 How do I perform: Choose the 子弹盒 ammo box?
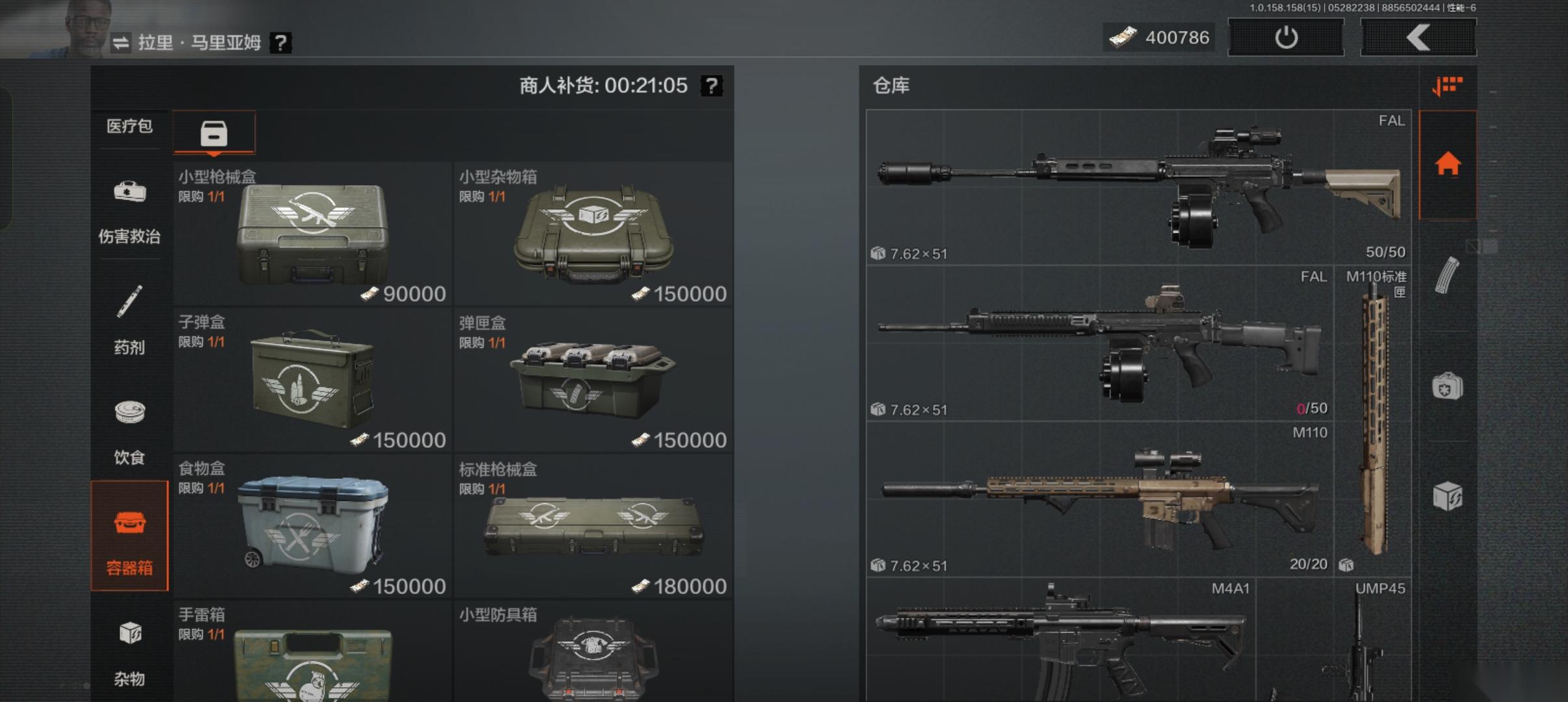tap(313, 380)
